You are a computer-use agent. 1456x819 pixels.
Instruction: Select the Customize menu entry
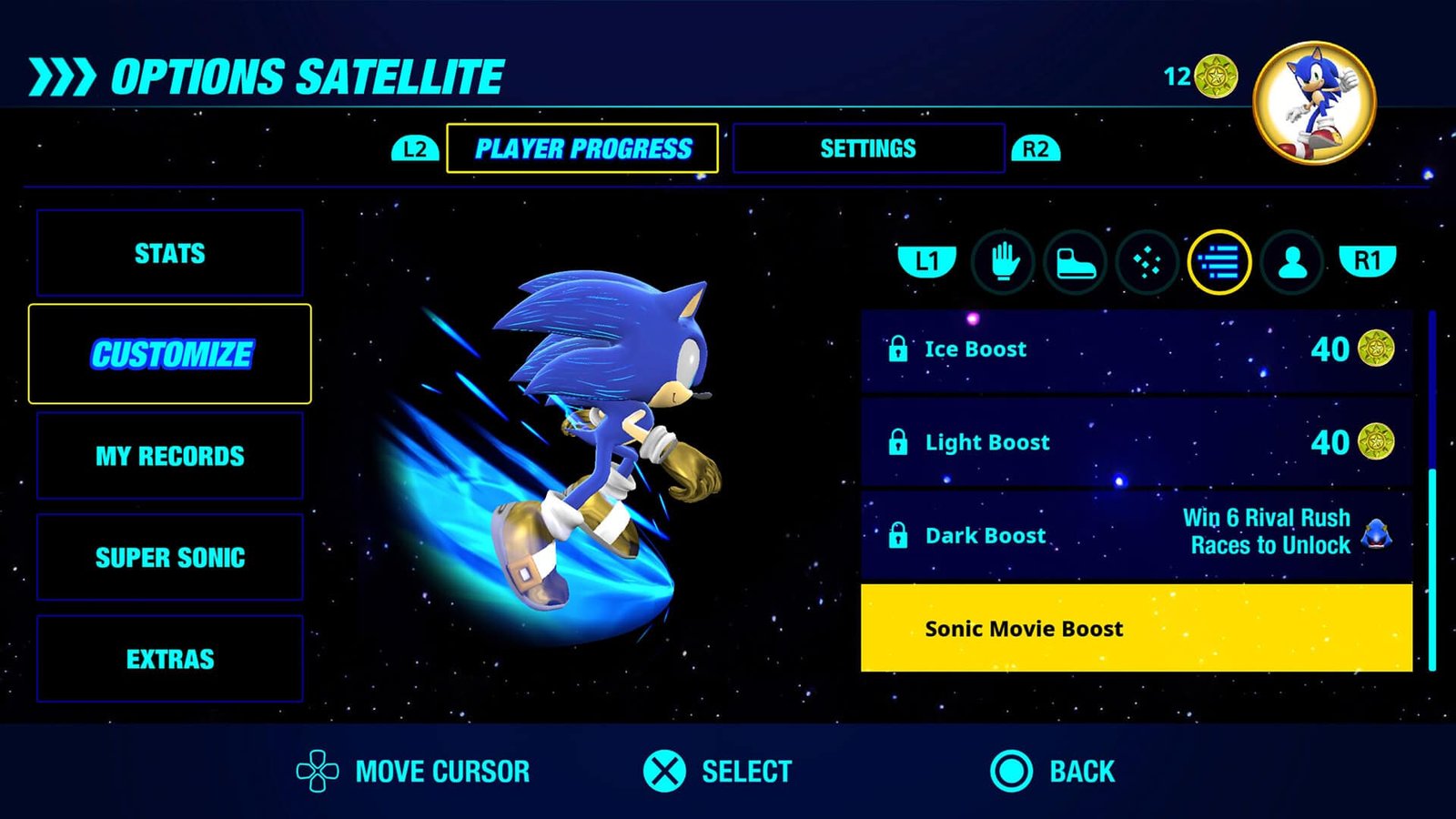[x=170, y=354]
